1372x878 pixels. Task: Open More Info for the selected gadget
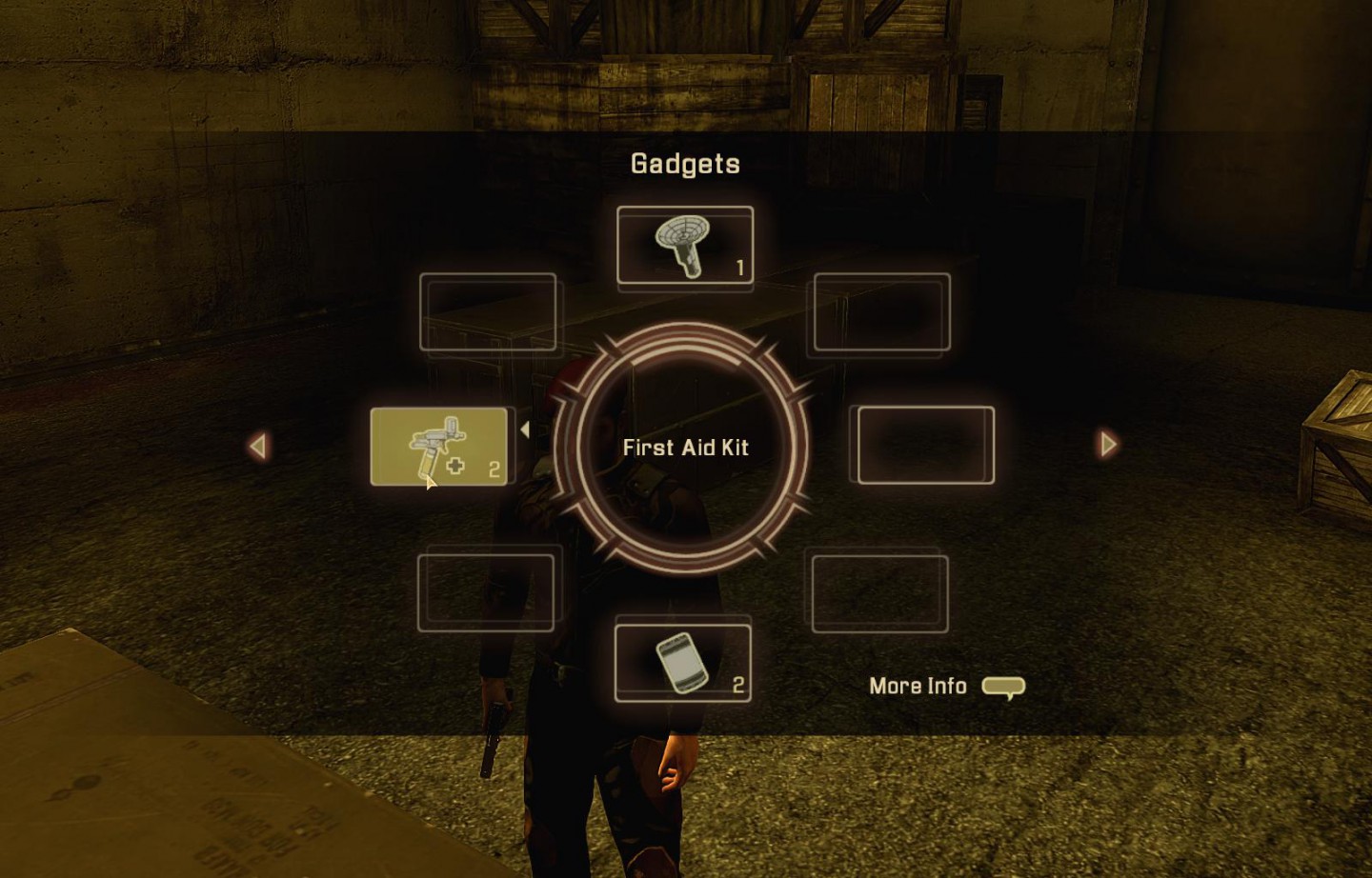tap(918, 686)
